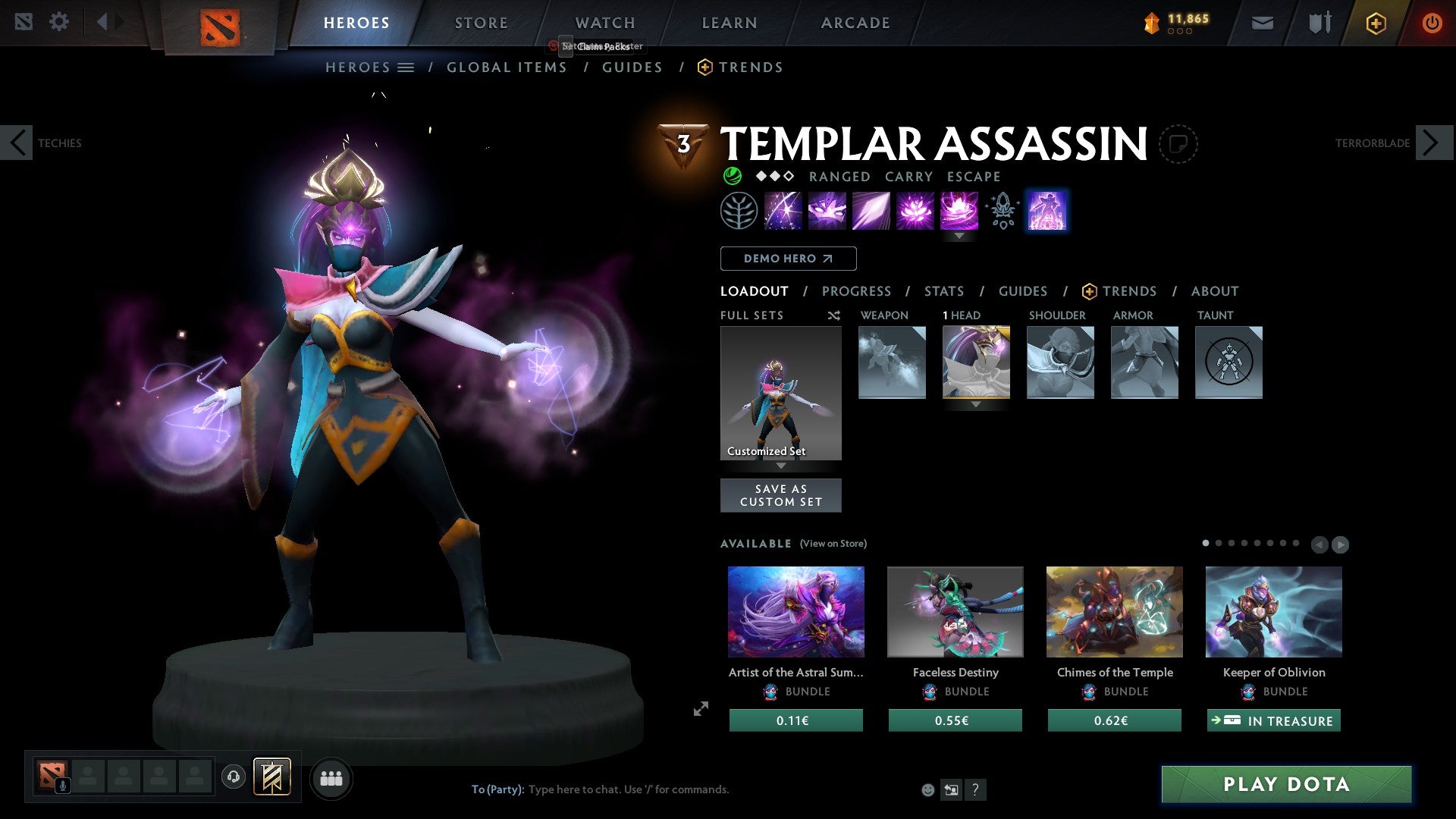Open the mail inbox icon

click(x=1263, y=22)
